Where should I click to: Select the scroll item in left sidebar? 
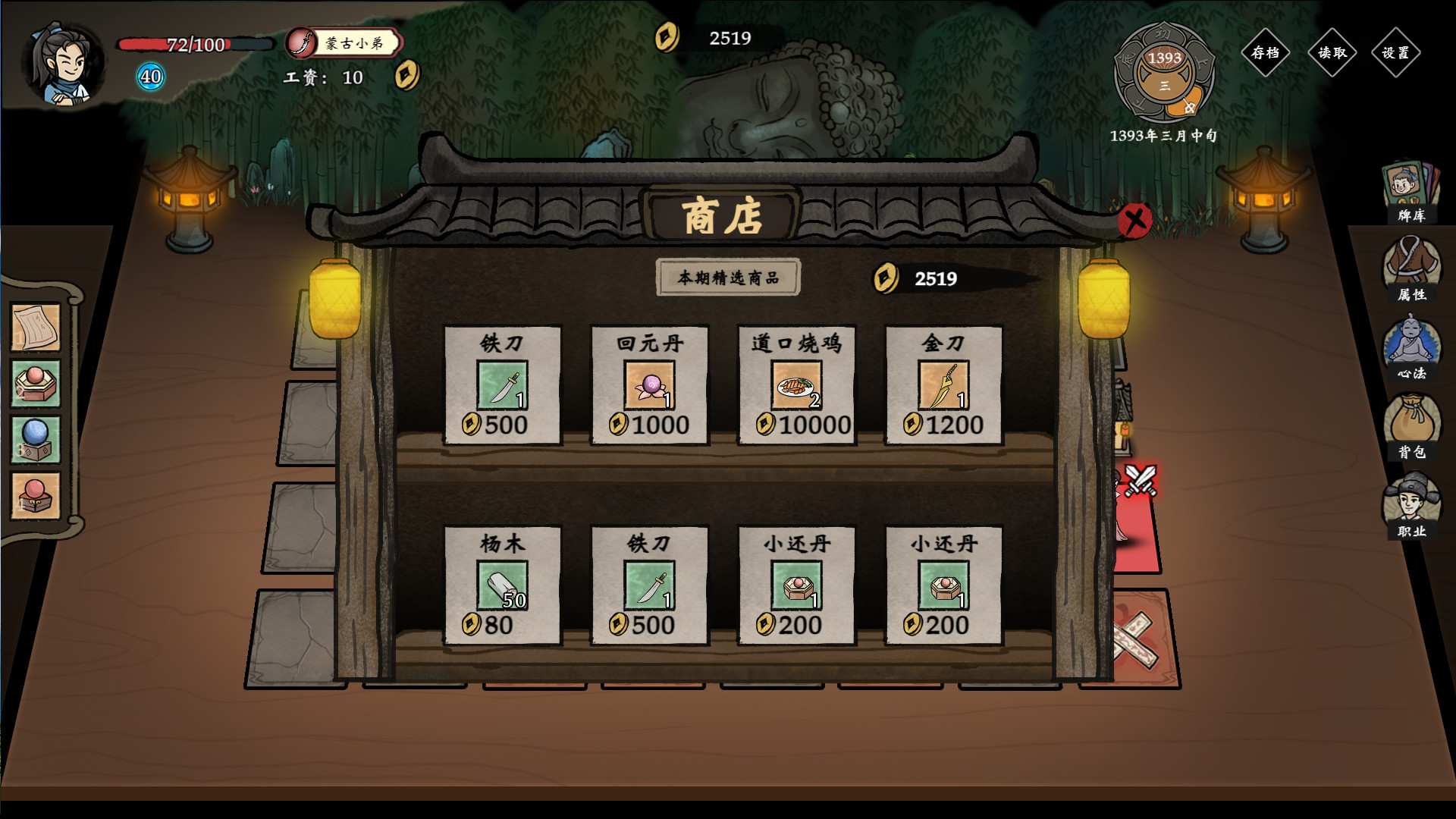tap(35, 328)
